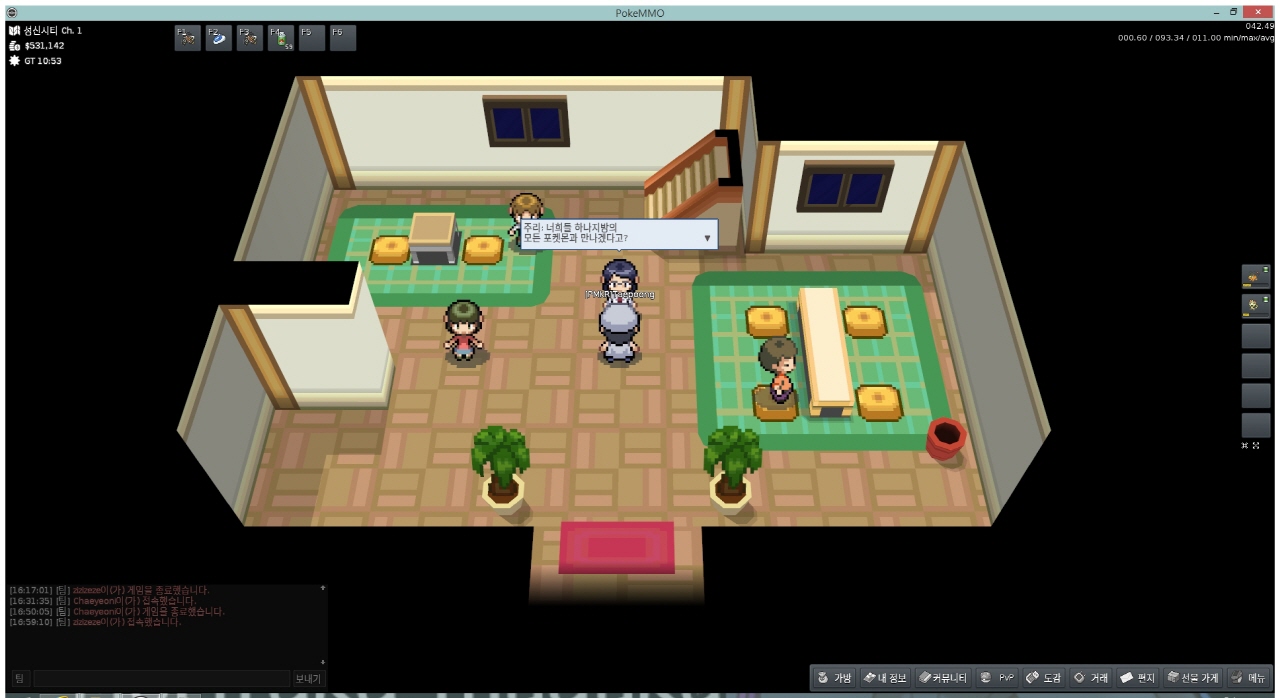Image resolution: width=1280 pixels, height=698 pixels.
Task: Advance the dialogue via the speech box arrow
Action: (x=708, y=238)
